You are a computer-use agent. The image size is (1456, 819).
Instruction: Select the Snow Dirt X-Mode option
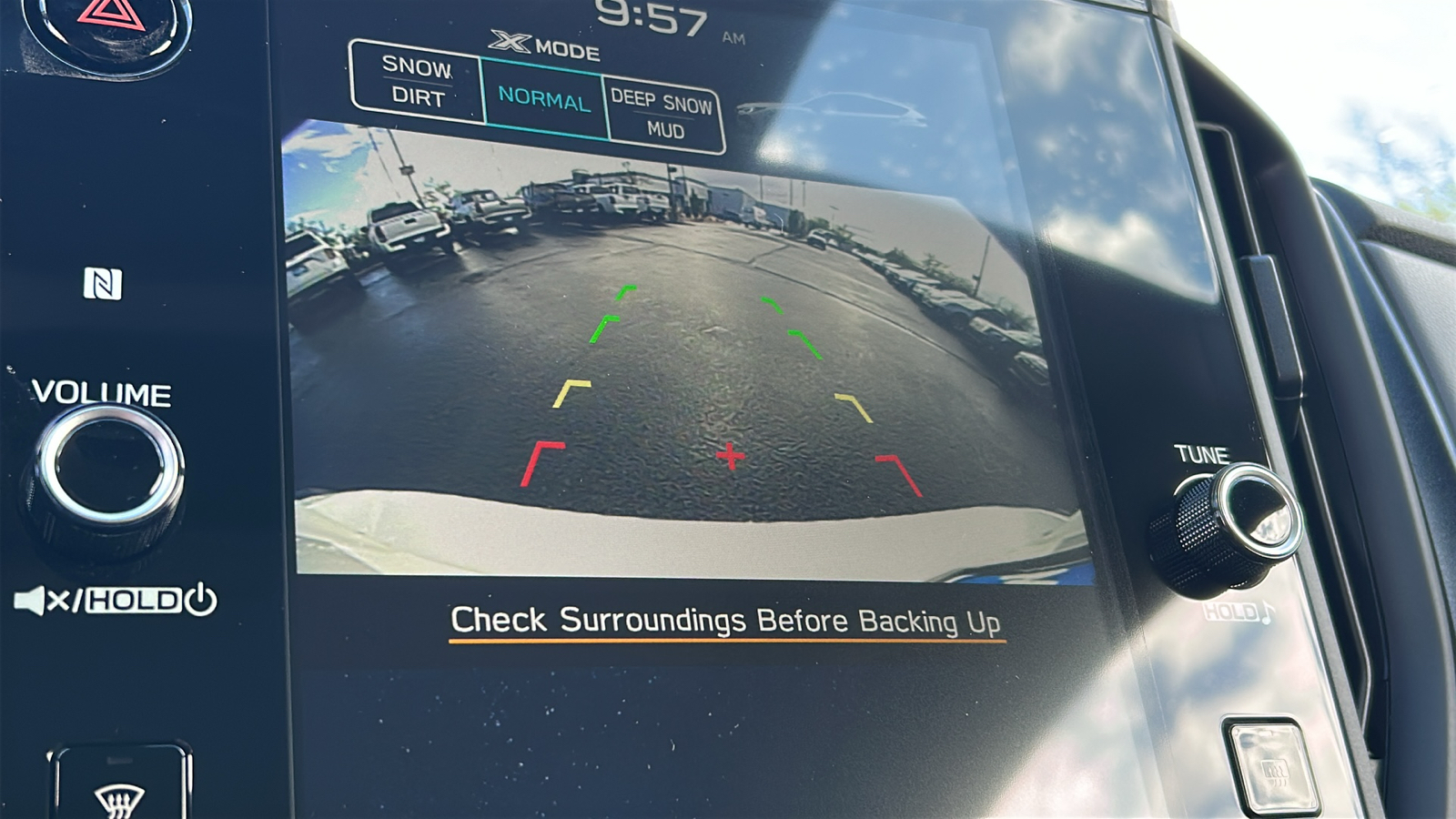point(417,82)
